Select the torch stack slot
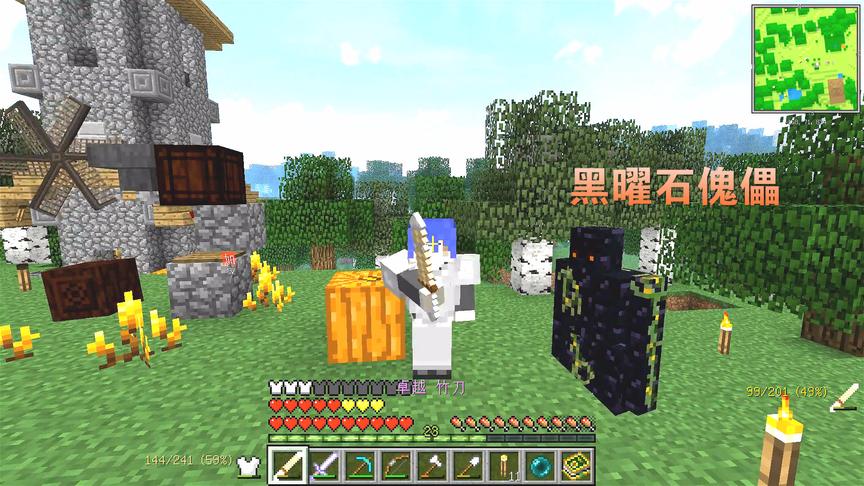Image resolution: width=864 pixels, height=486 pixels. tap(503, 465)
